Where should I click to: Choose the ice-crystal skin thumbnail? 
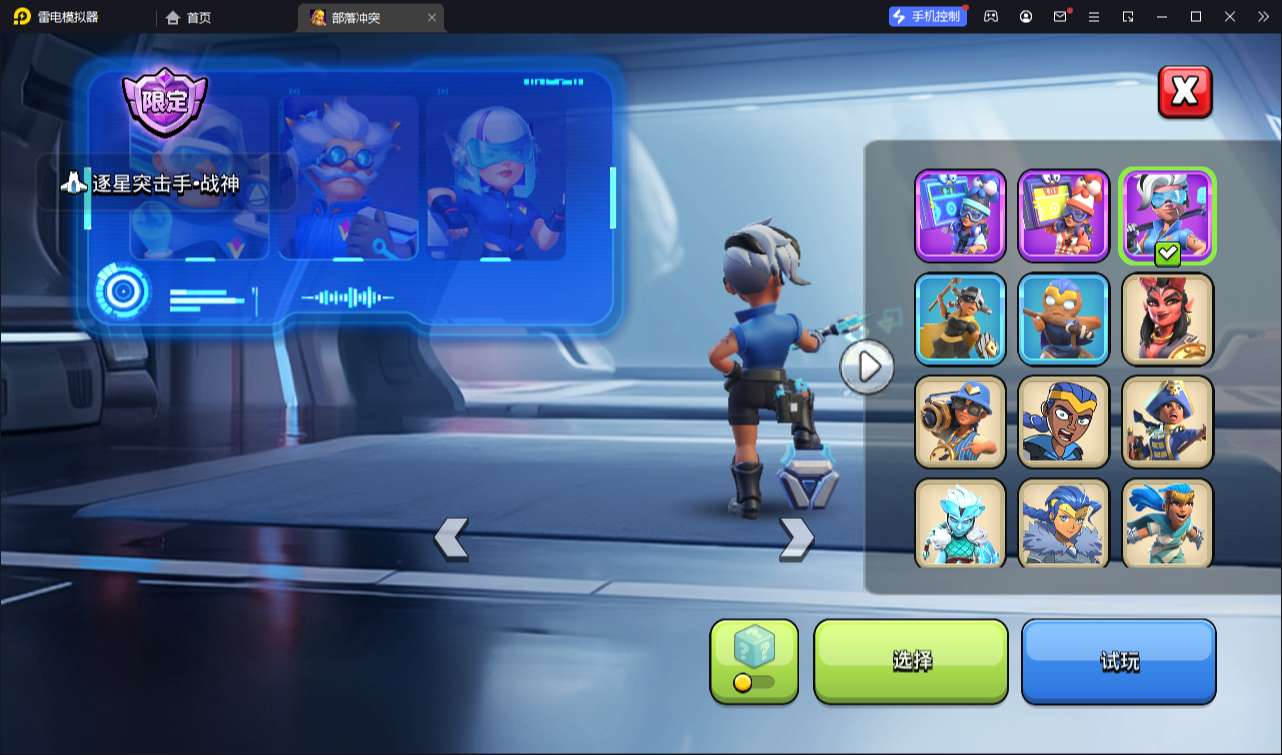click(960, 522)
